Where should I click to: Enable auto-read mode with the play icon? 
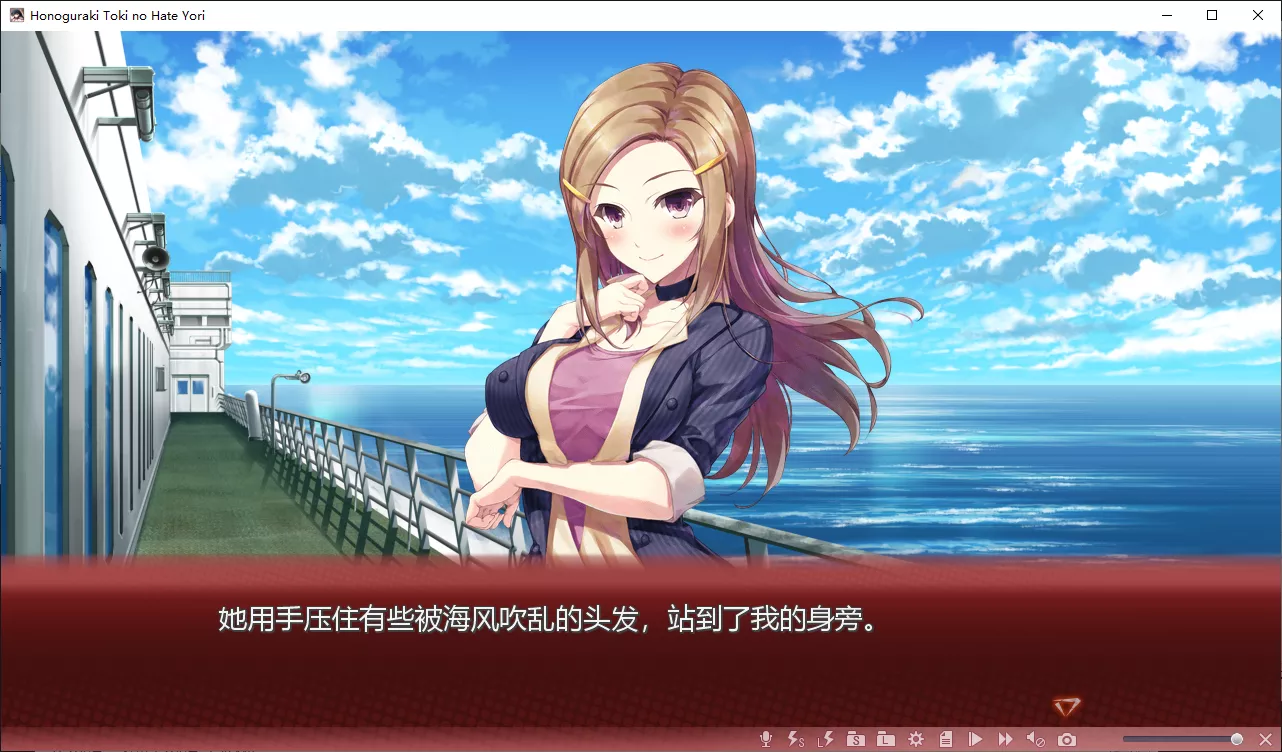pyautogui.click(x=975, y=738)
